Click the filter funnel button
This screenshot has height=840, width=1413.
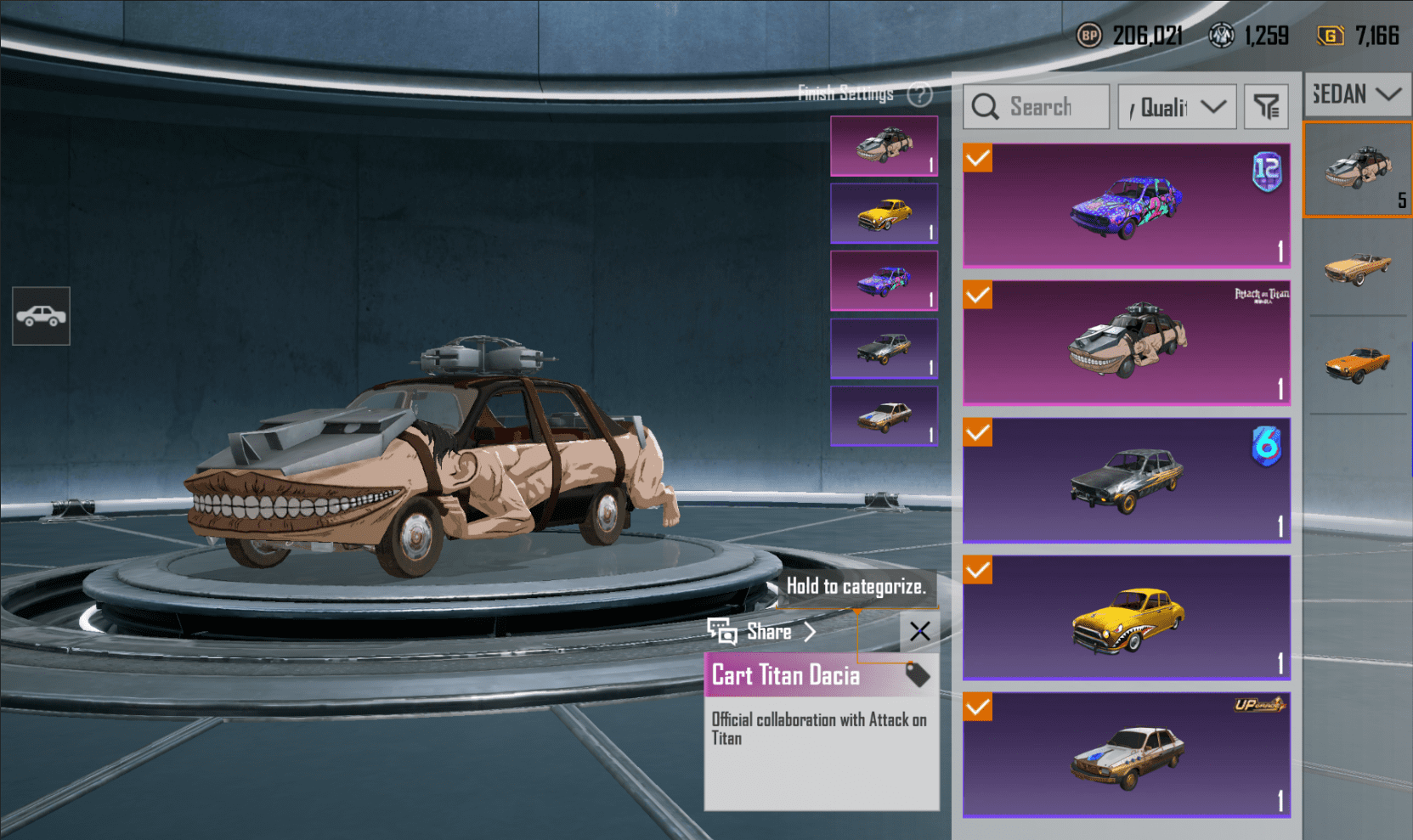coord(1266,107)
